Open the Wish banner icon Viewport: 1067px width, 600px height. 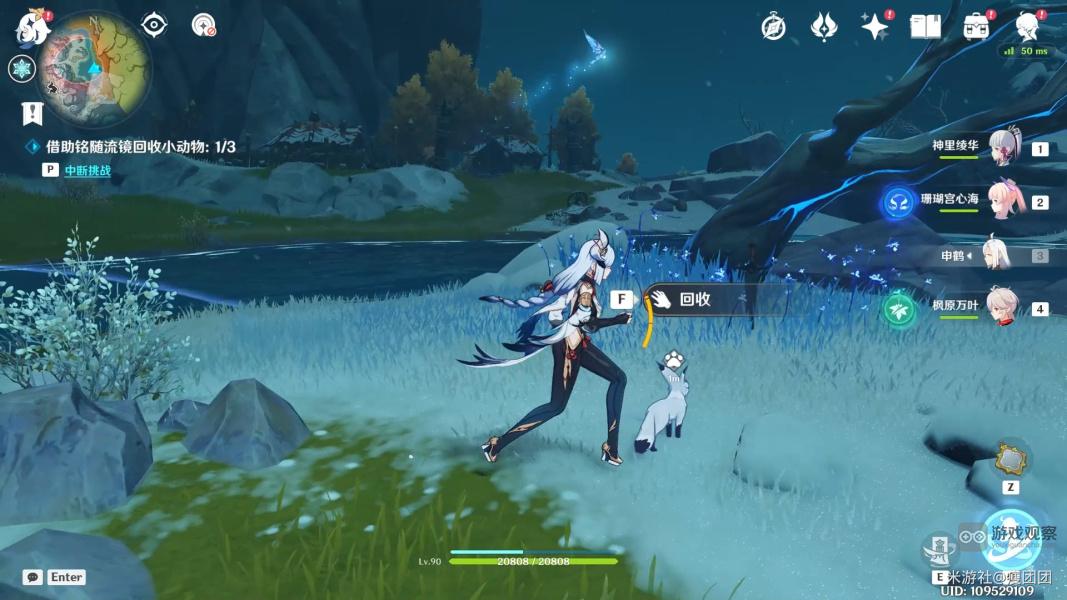click(x=823, y=27)
